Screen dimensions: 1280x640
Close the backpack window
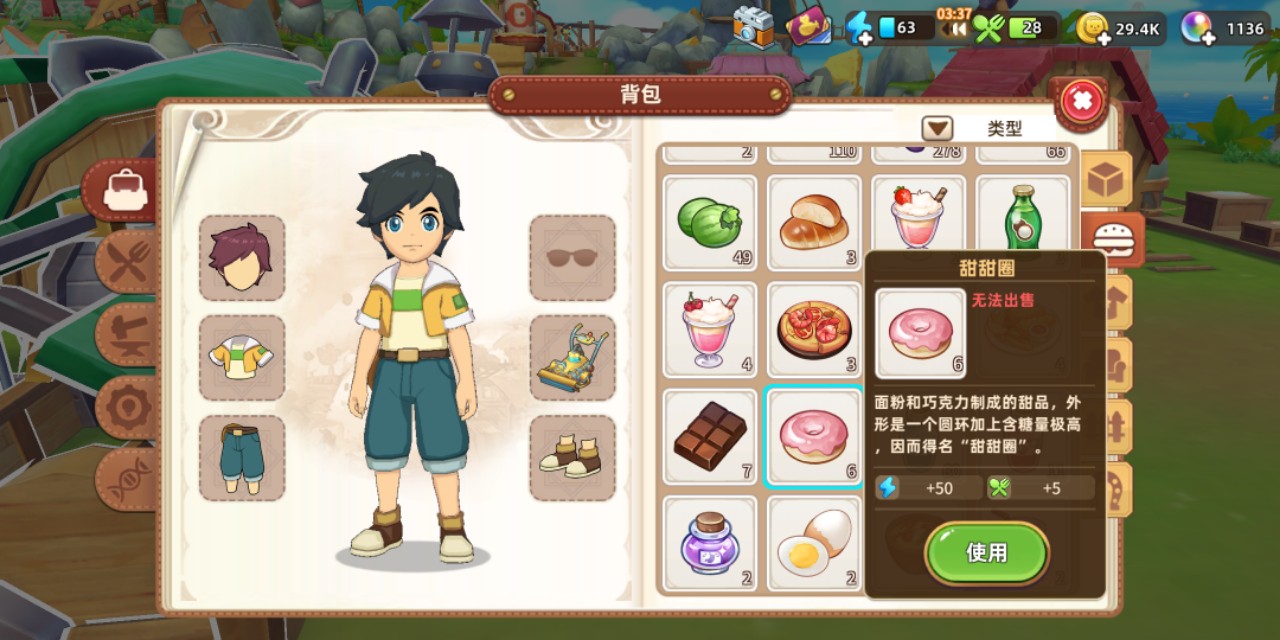(x=1081, y=100)
